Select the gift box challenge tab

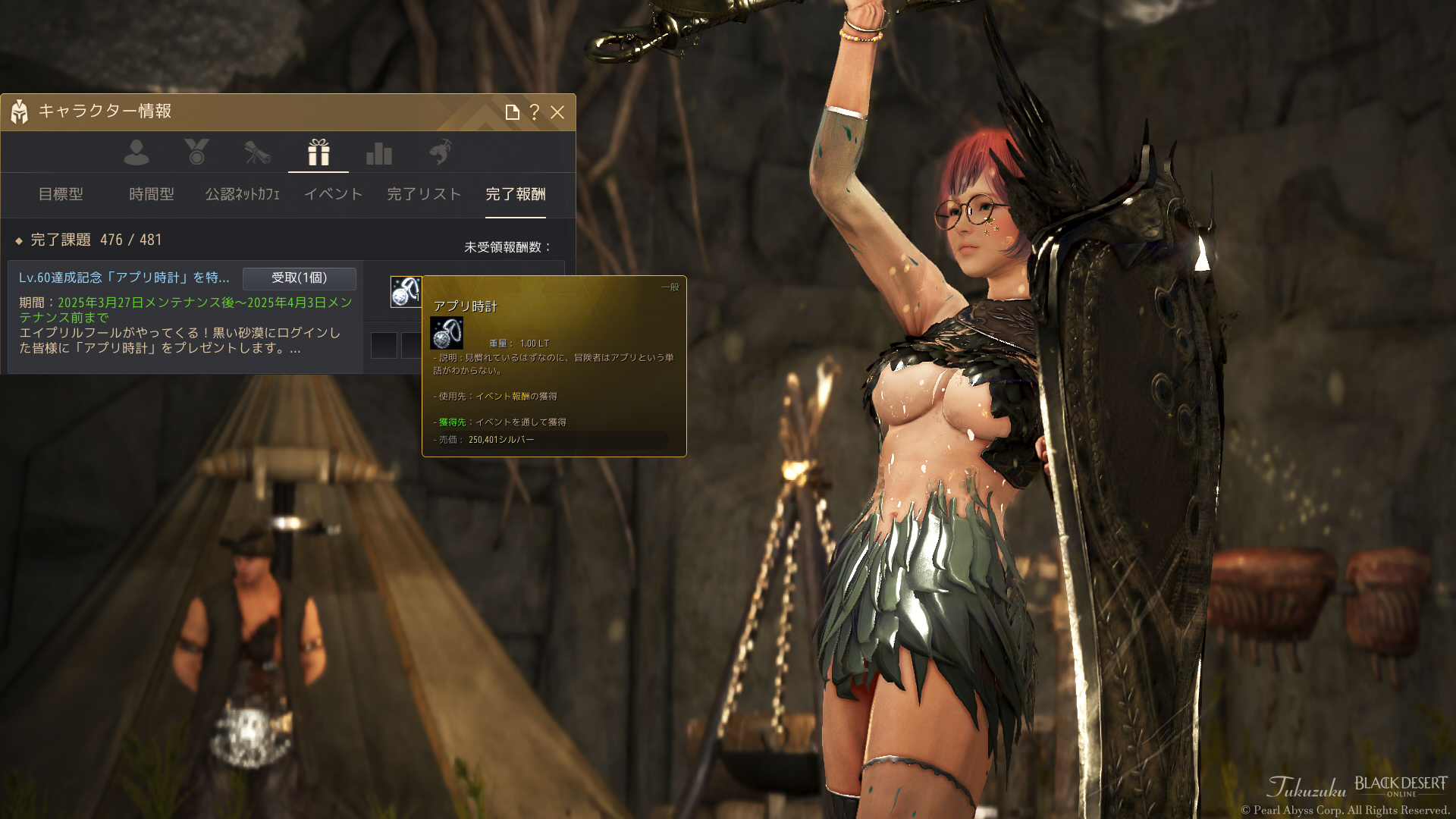pos(318,152)
